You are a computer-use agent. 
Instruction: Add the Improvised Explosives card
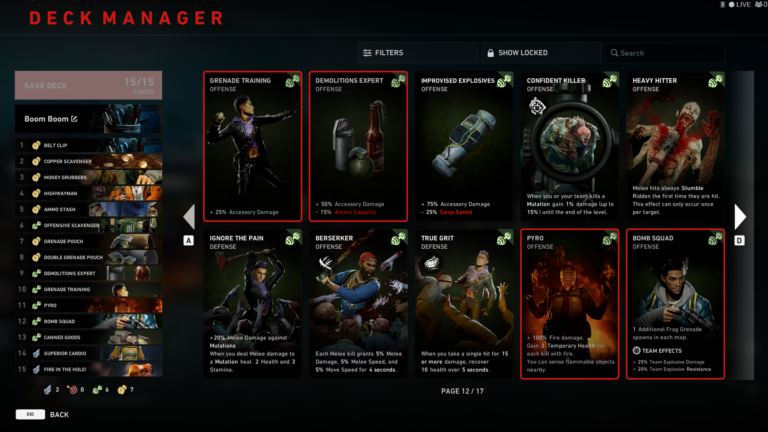click(462, 146)
